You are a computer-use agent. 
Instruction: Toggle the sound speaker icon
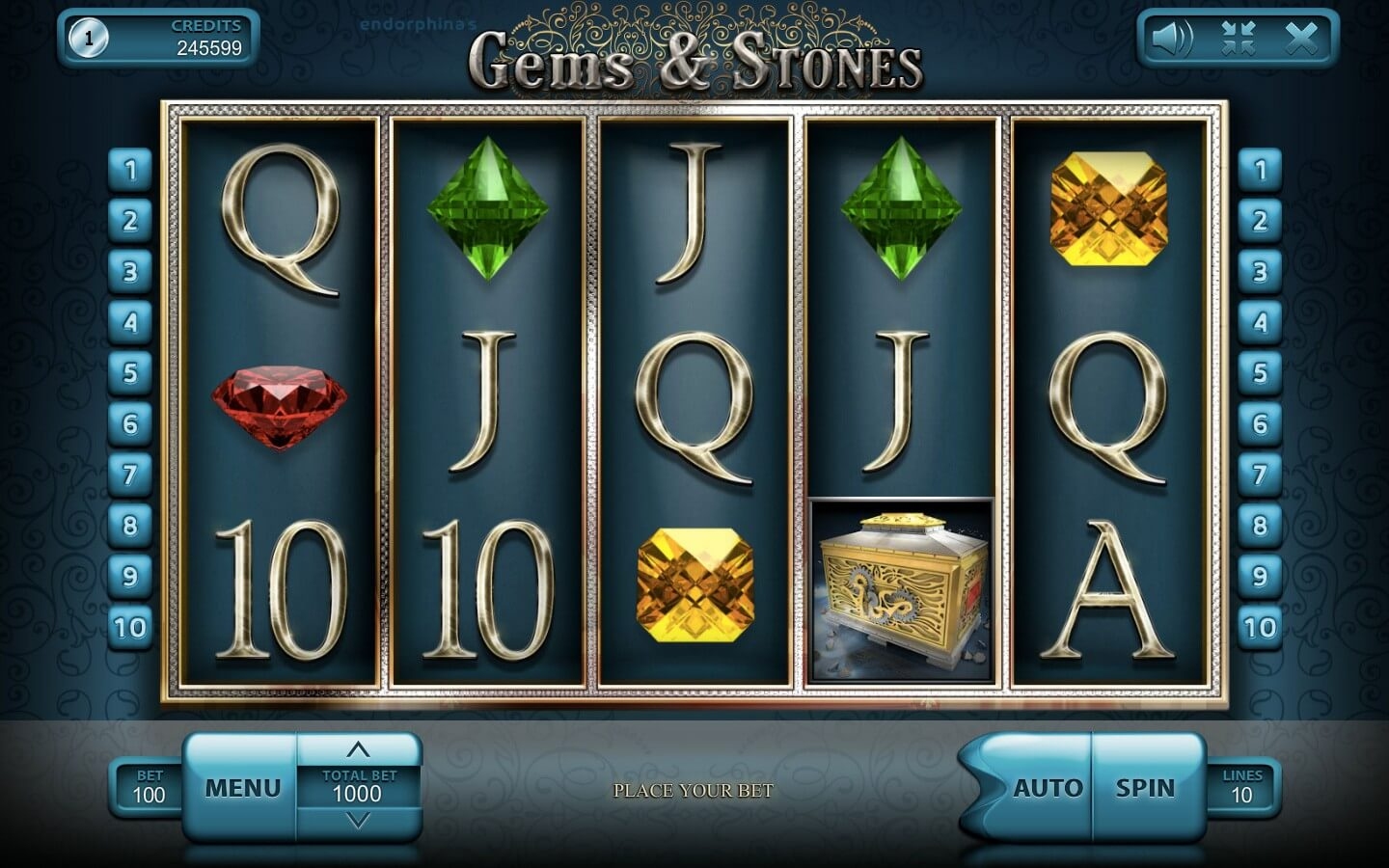1172,39
